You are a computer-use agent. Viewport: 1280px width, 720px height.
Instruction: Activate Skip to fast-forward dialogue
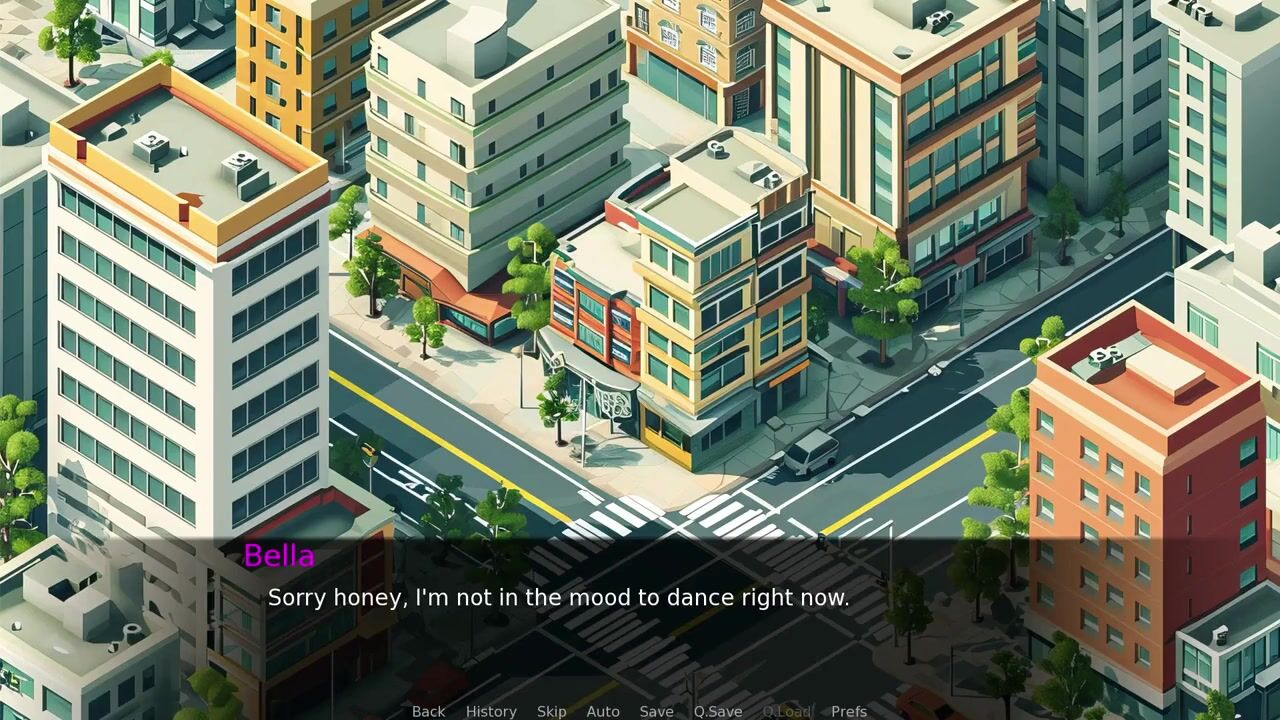click(x=551, y=711)
